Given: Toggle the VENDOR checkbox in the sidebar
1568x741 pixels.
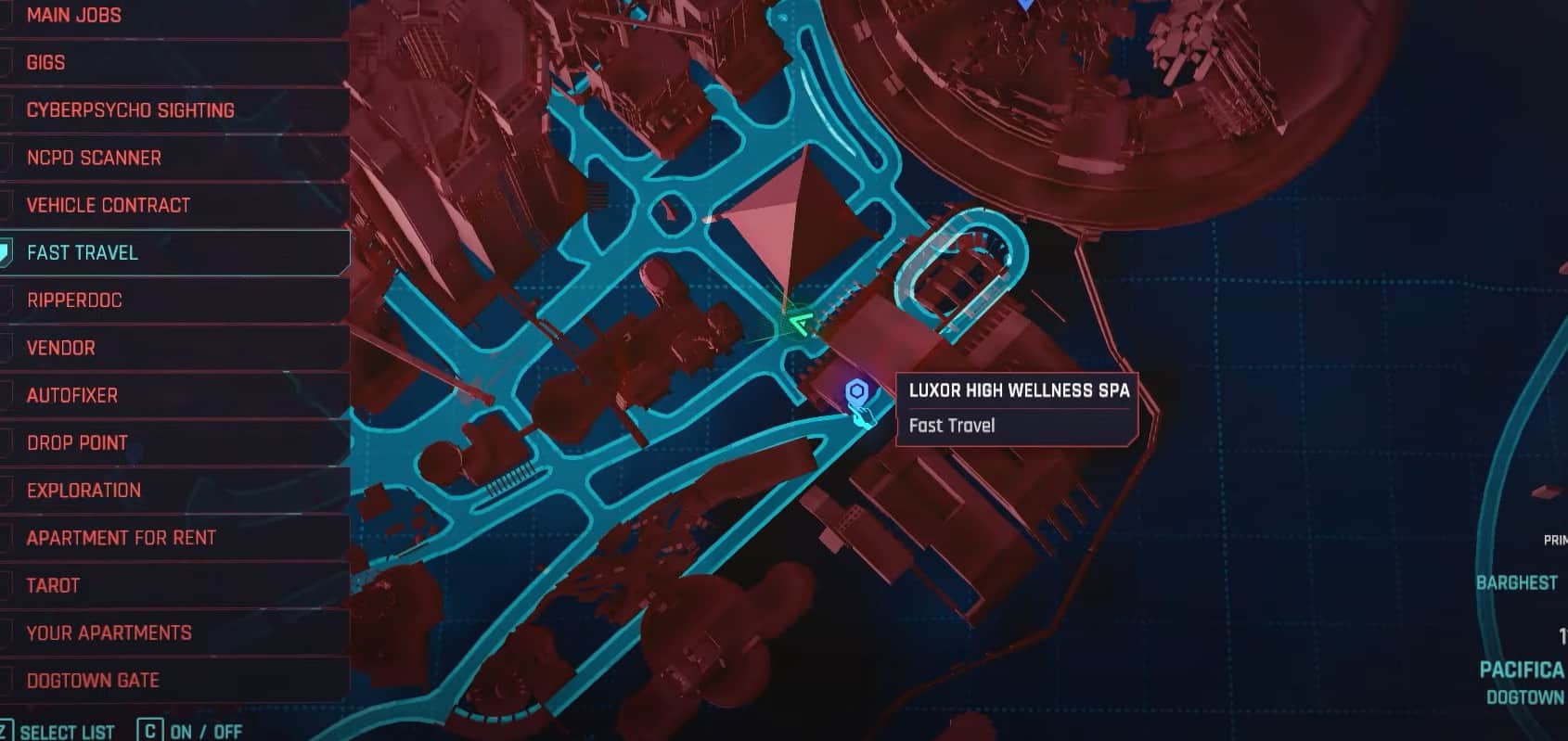Looking at the screenshot, I should pos(7,347).
